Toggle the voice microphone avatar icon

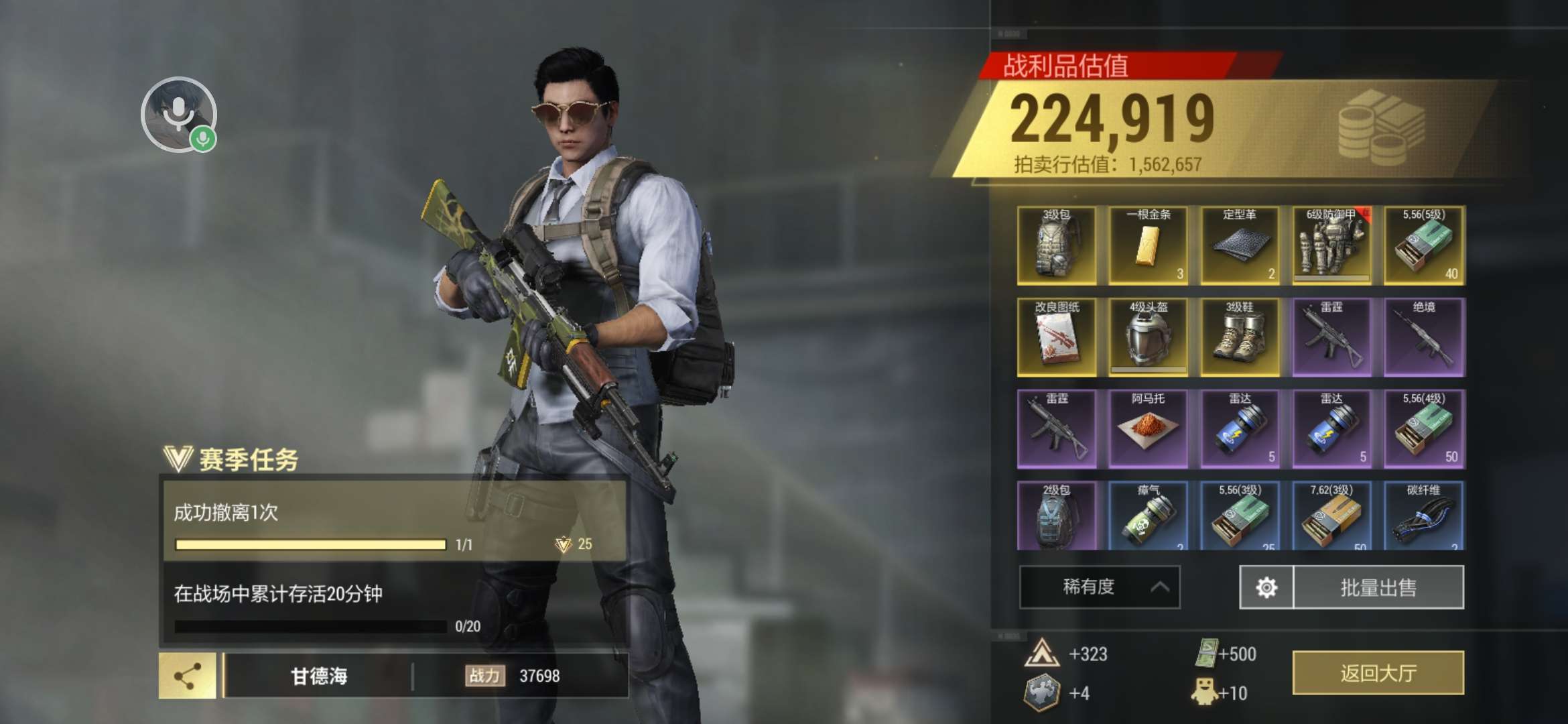coord(178,114)
